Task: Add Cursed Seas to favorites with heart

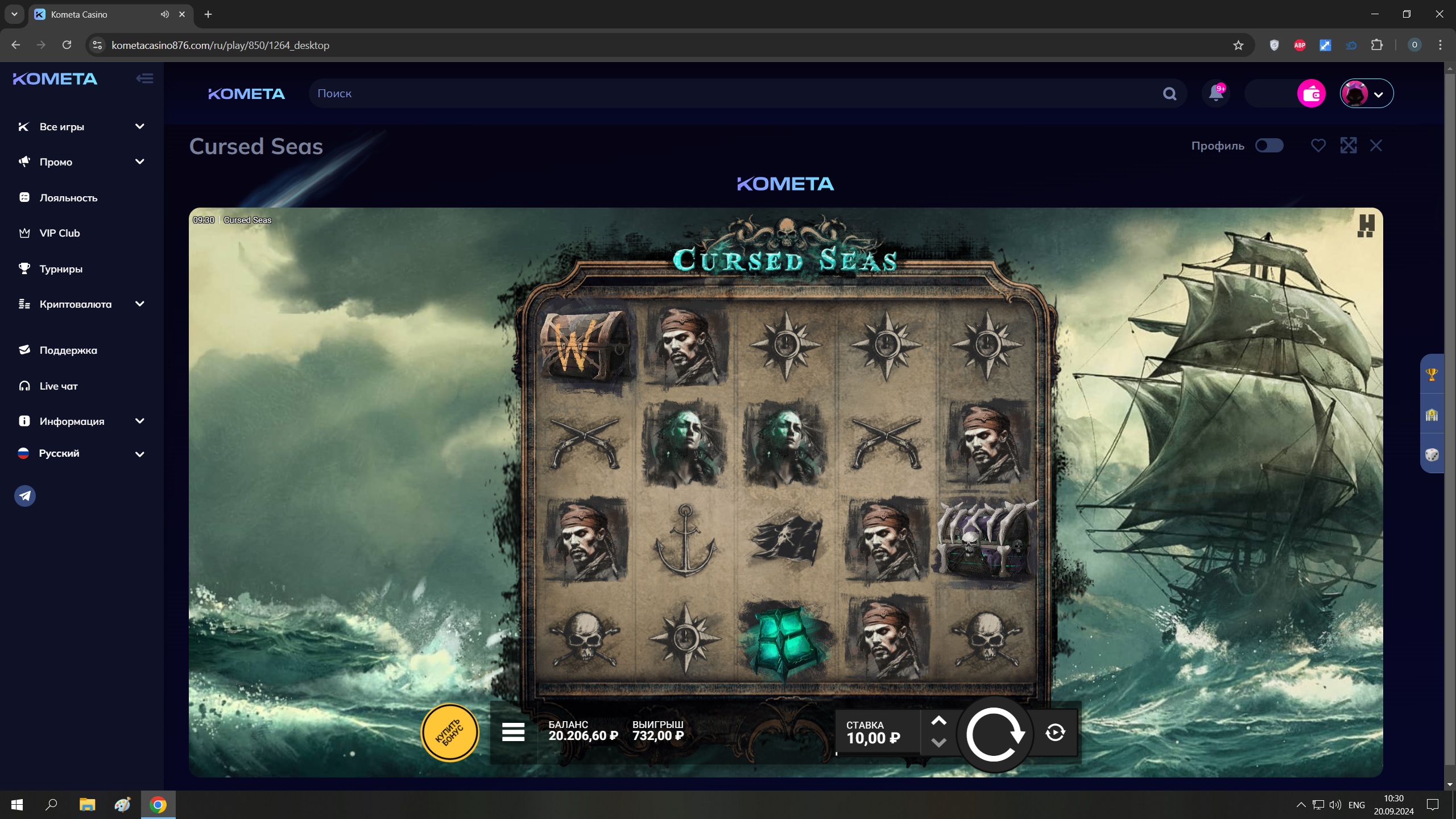Action: coord(1318,146)
